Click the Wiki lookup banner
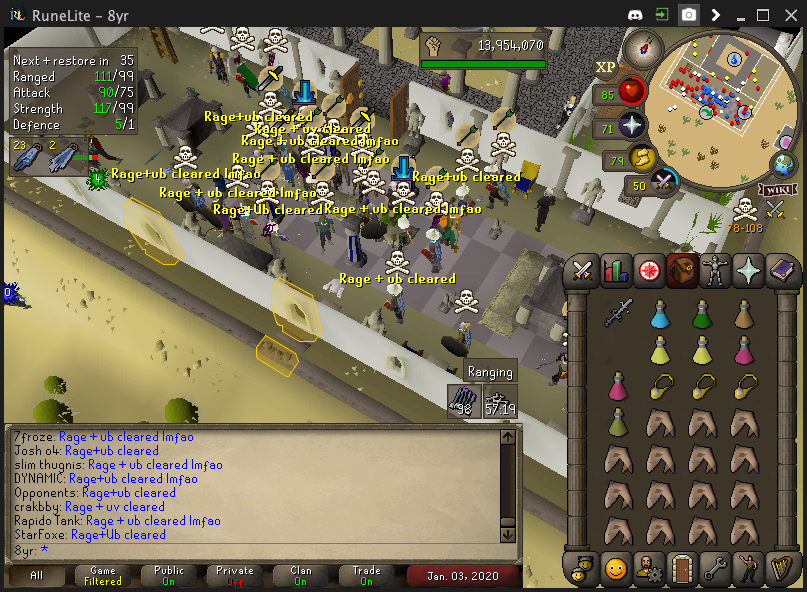 [776, 190]
